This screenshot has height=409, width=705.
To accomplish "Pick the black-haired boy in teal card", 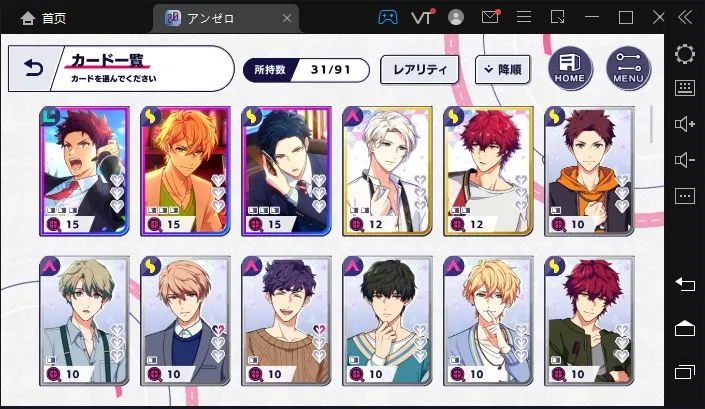I will (387, 320).
